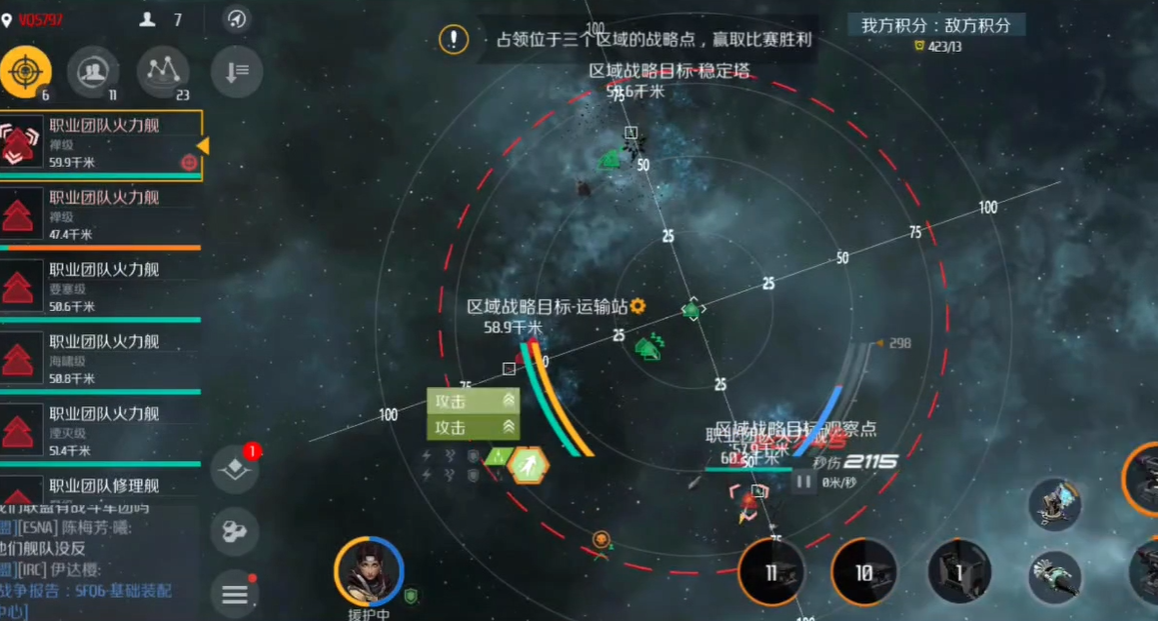Switch to the fleet members overview tab
The width and height of the screenshot is (1158, 621).
point(93,72)
